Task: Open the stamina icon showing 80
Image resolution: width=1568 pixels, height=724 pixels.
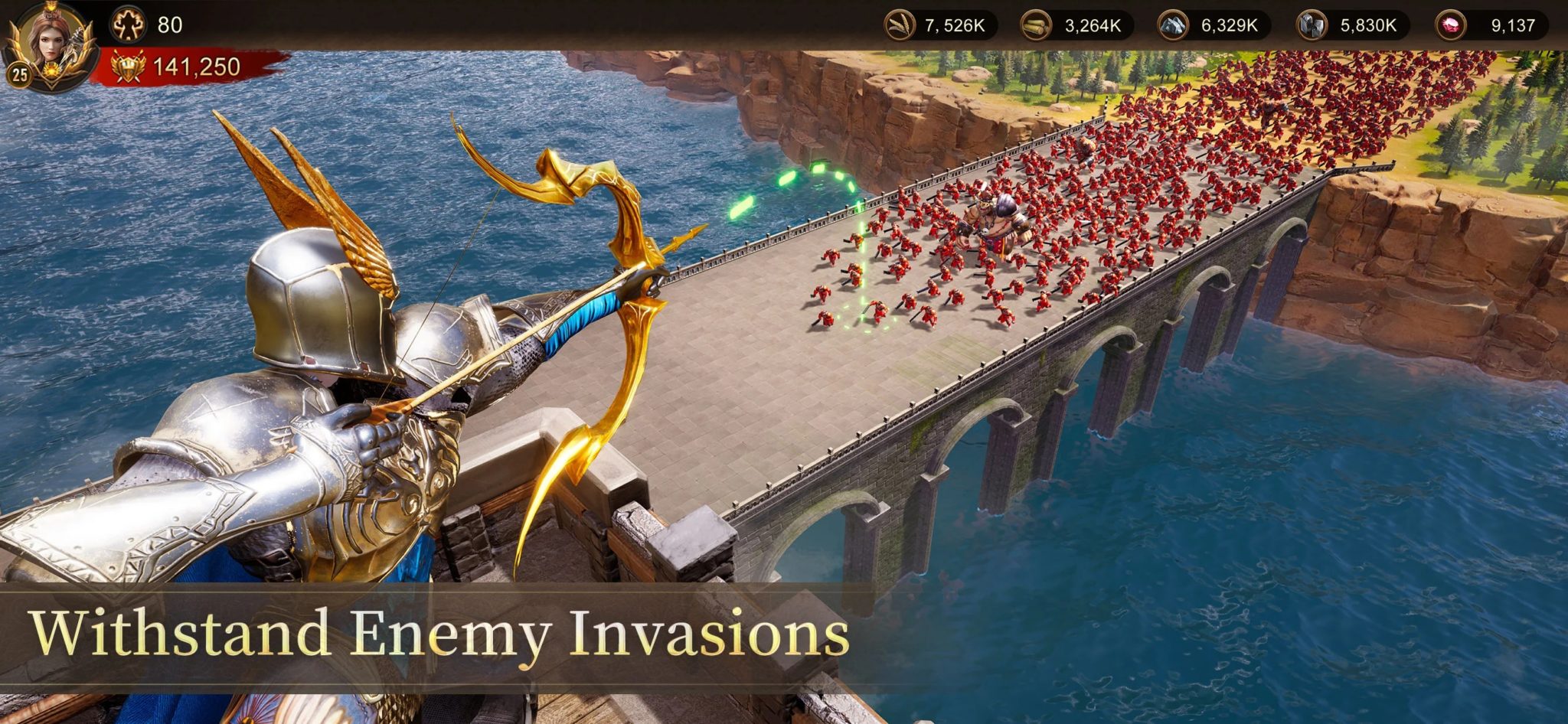Action: coord(129,23)
